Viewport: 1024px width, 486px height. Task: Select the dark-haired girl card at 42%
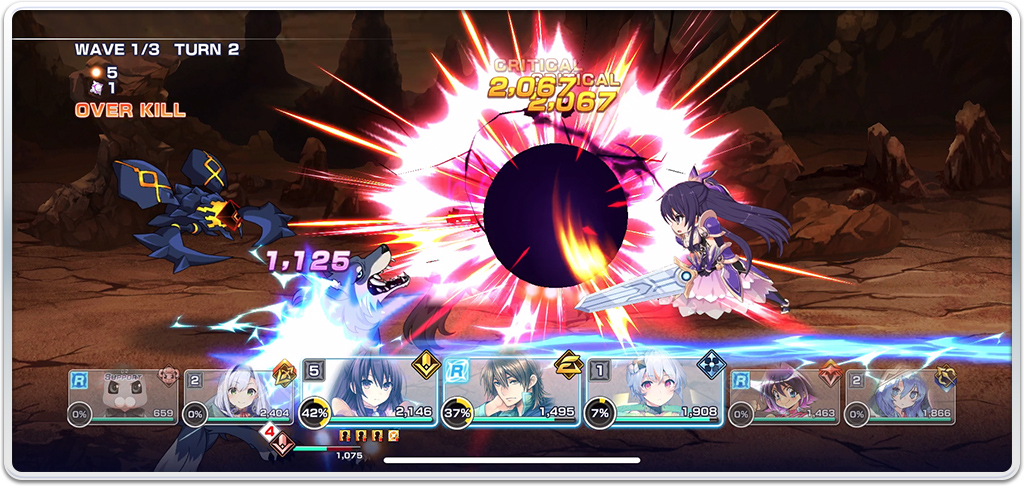pyautogui.click(x=368, y=395)
